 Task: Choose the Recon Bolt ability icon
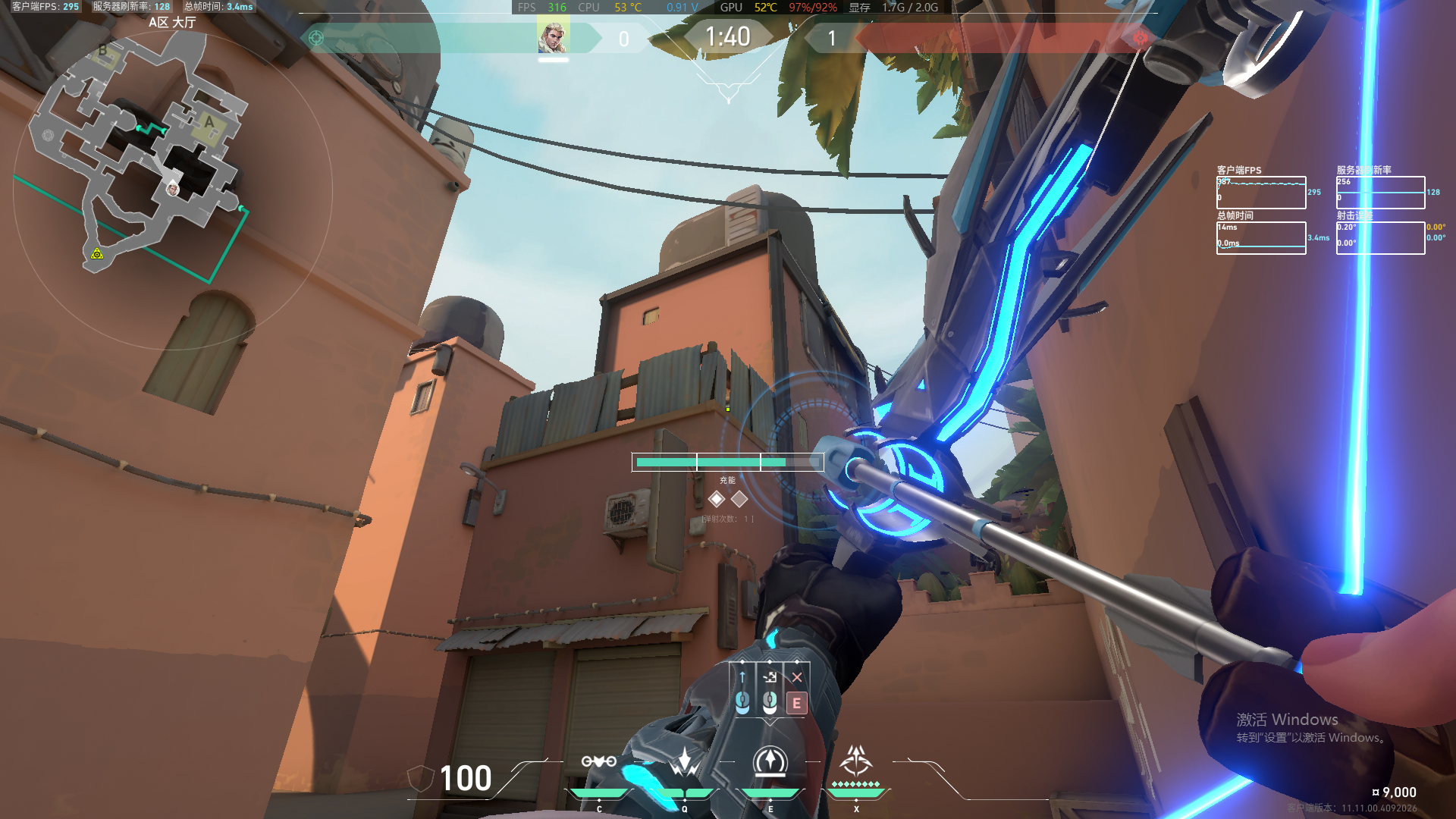pos(770,761)
